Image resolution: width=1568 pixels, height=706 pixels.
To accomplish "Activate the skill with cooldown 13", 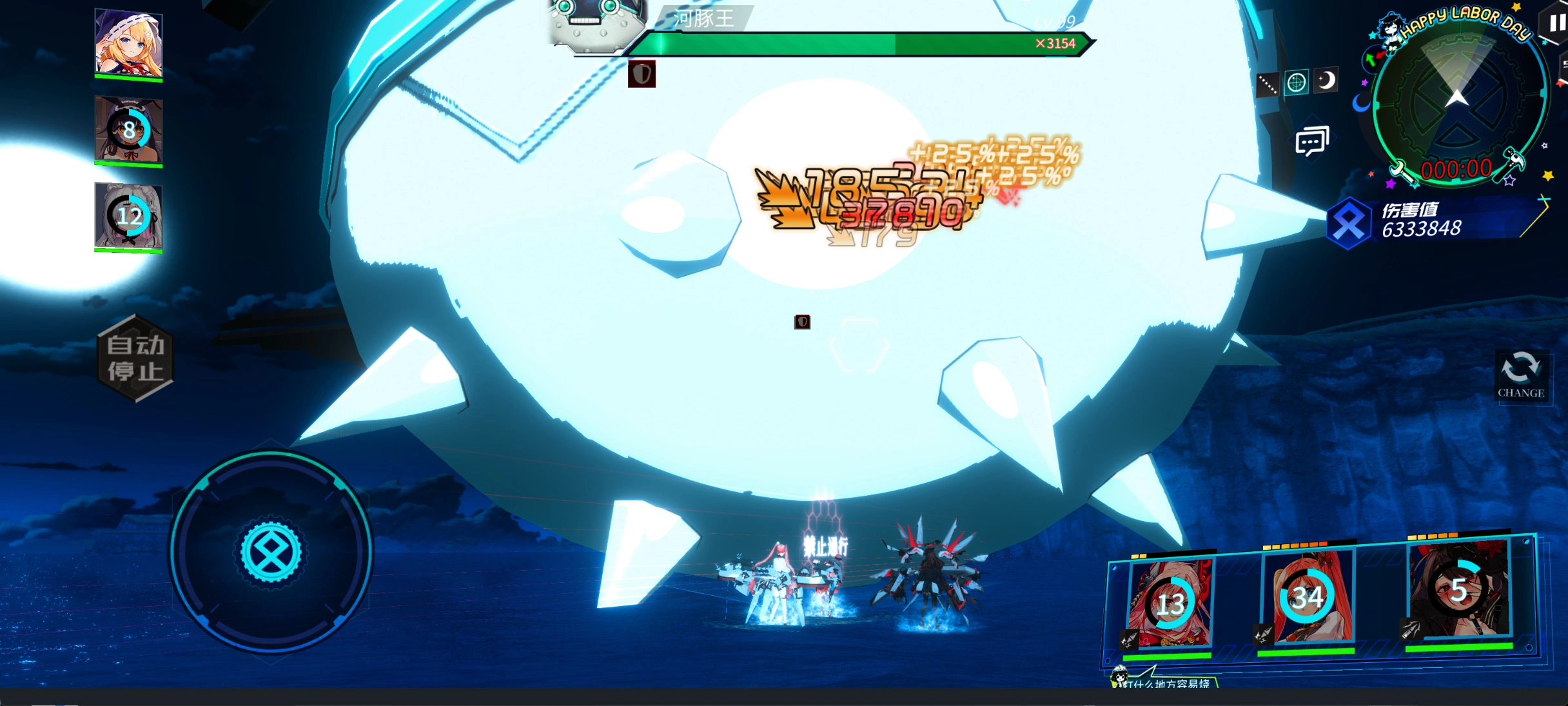I will 1170,603.
